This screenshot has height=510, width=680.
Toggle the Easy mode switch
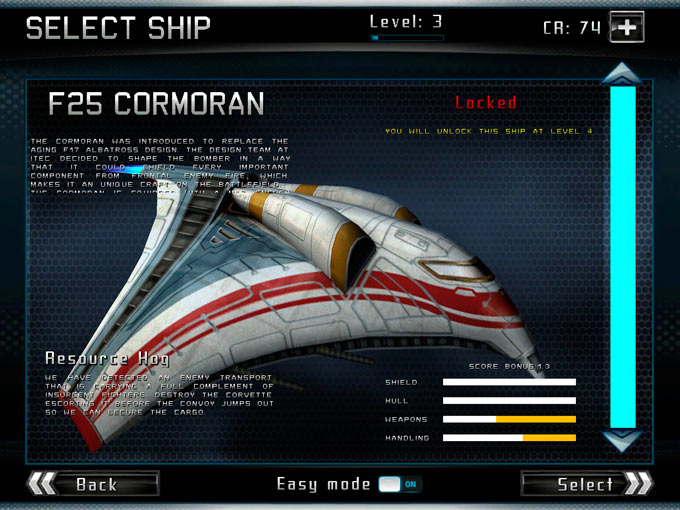pos(399,485)
